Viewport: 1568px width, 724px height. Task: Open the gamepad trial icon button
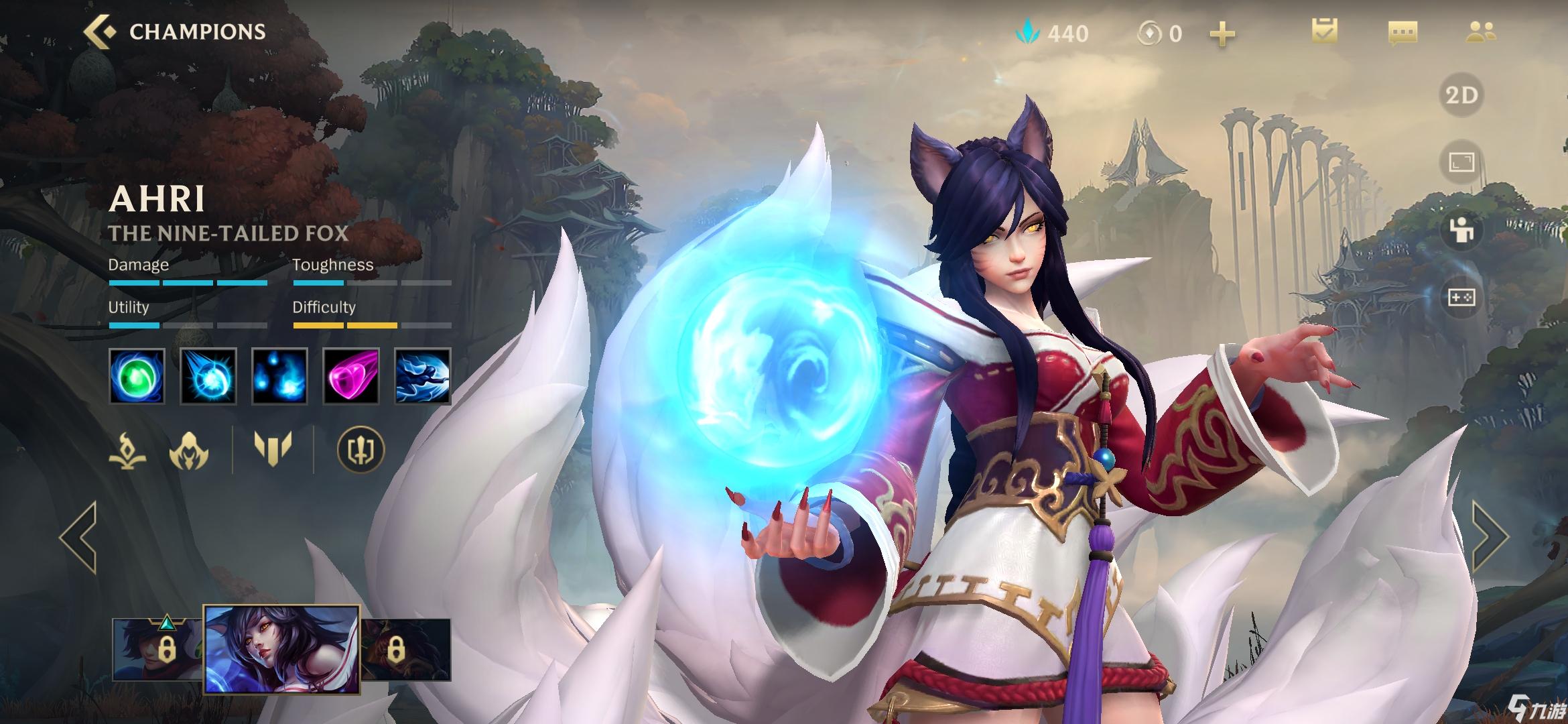pyautogui.click(x=1461, y=298)
